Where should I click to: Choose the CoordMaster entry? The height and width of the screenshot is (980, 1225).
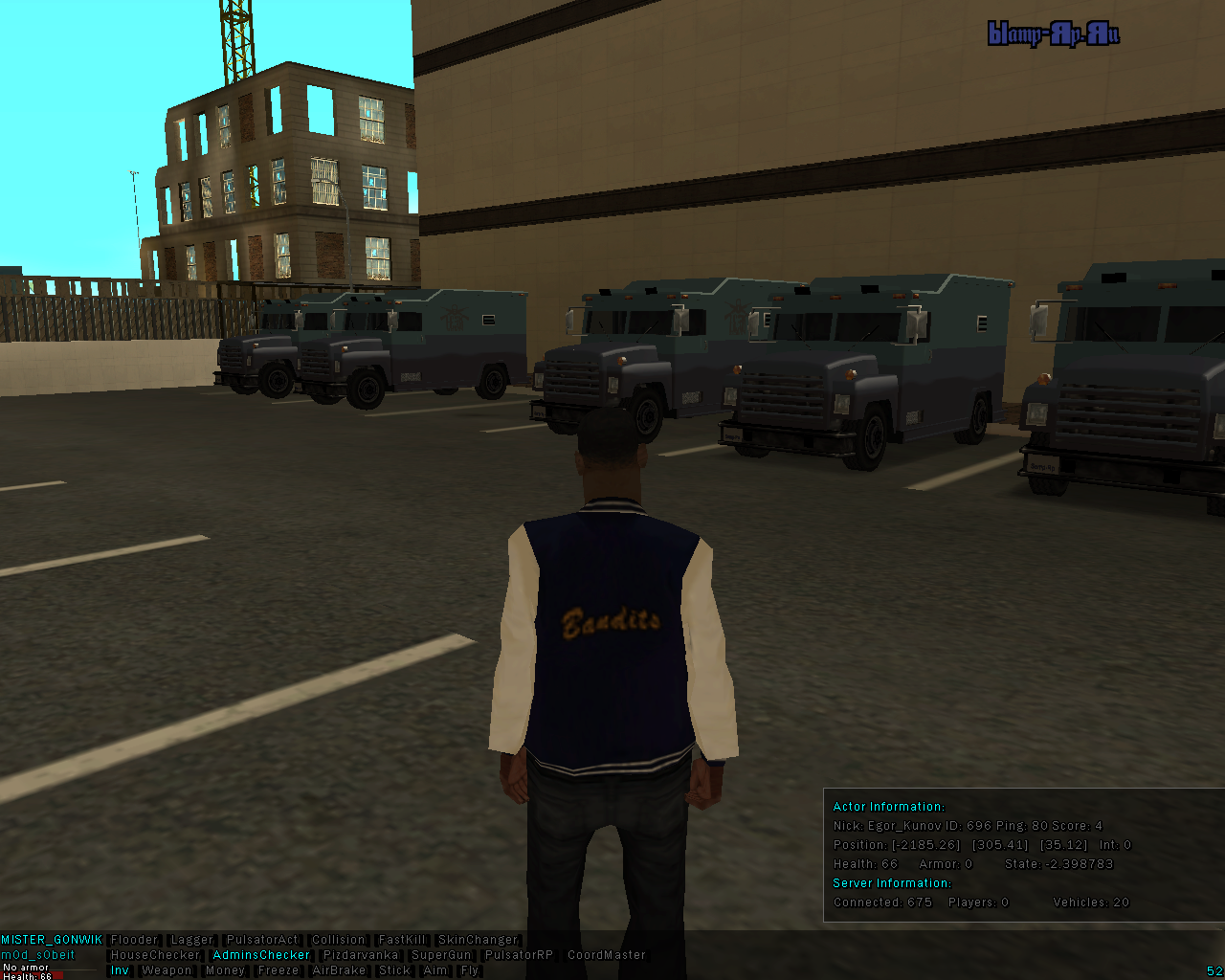pyautogui.click(x=607, y=955)
